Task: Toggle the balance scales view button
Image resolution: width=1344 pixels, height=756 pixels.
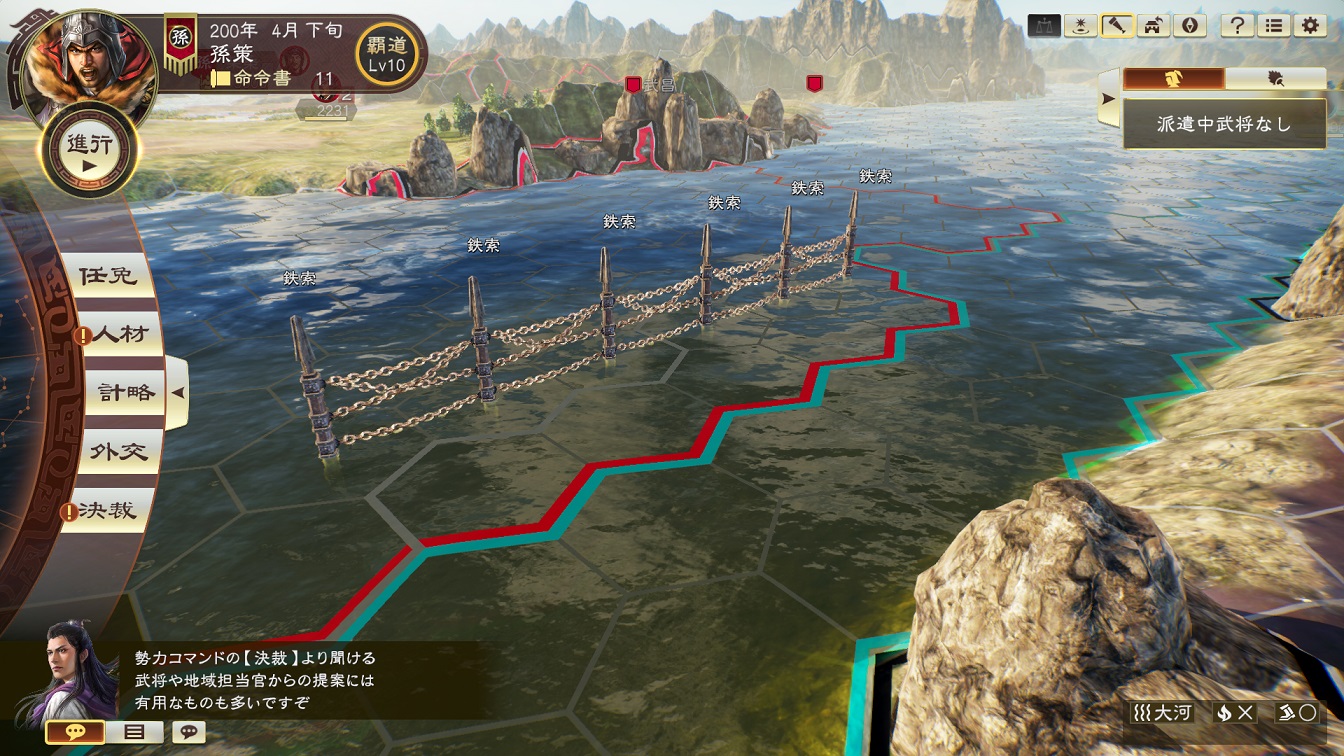Action: [1044, 26]
